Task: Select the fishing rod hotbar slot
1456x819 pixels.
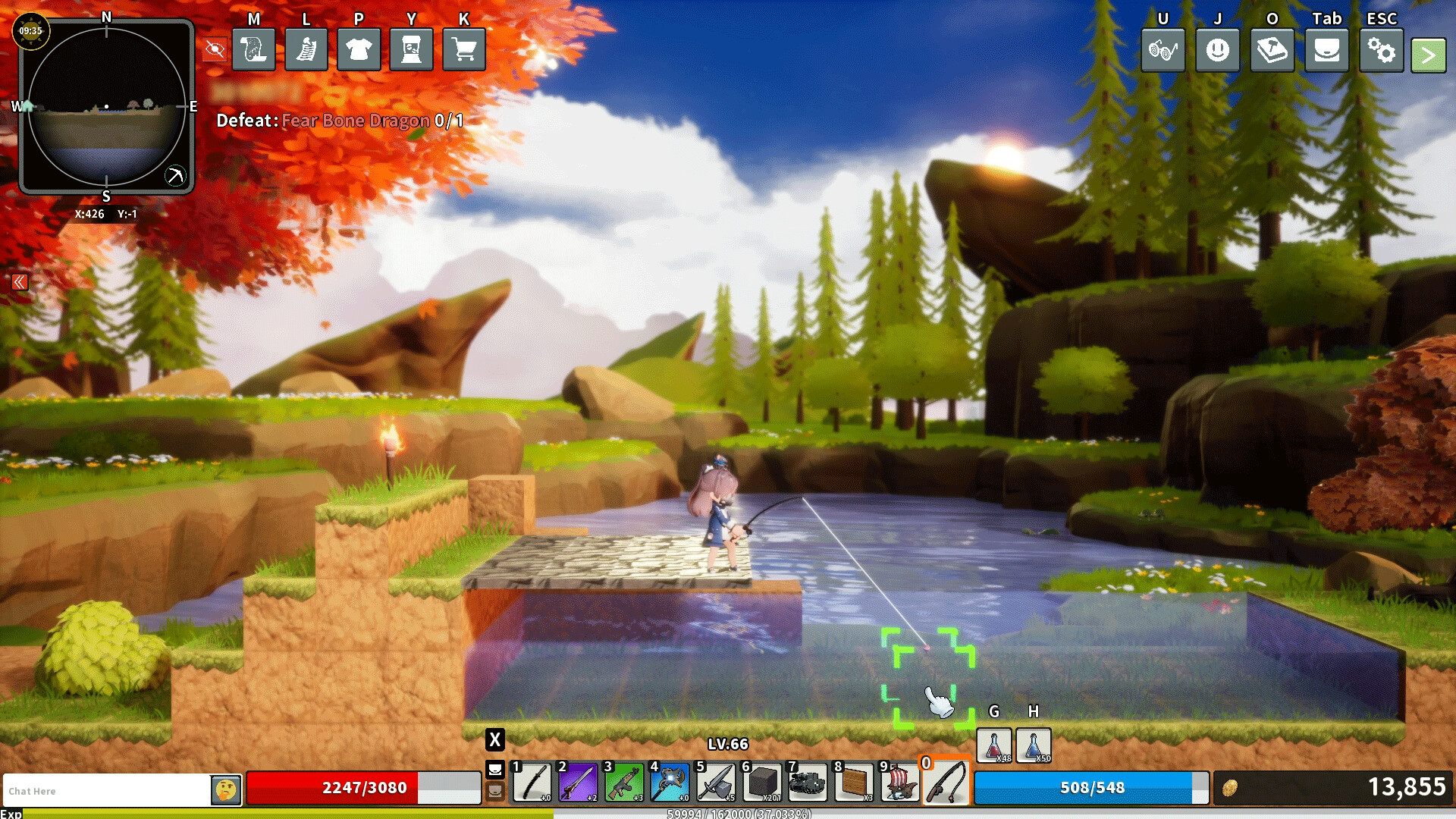Action: pos(946,783)
